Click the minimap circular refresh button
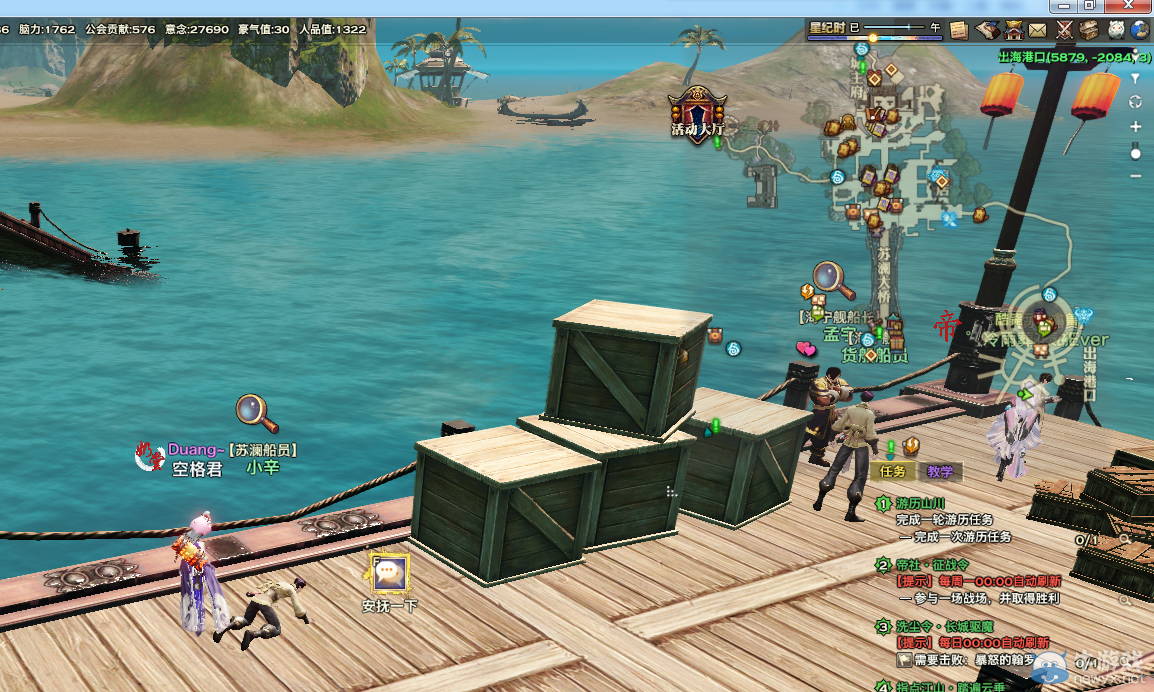This screenshot has height=692, width=1154. point(1135,102)
